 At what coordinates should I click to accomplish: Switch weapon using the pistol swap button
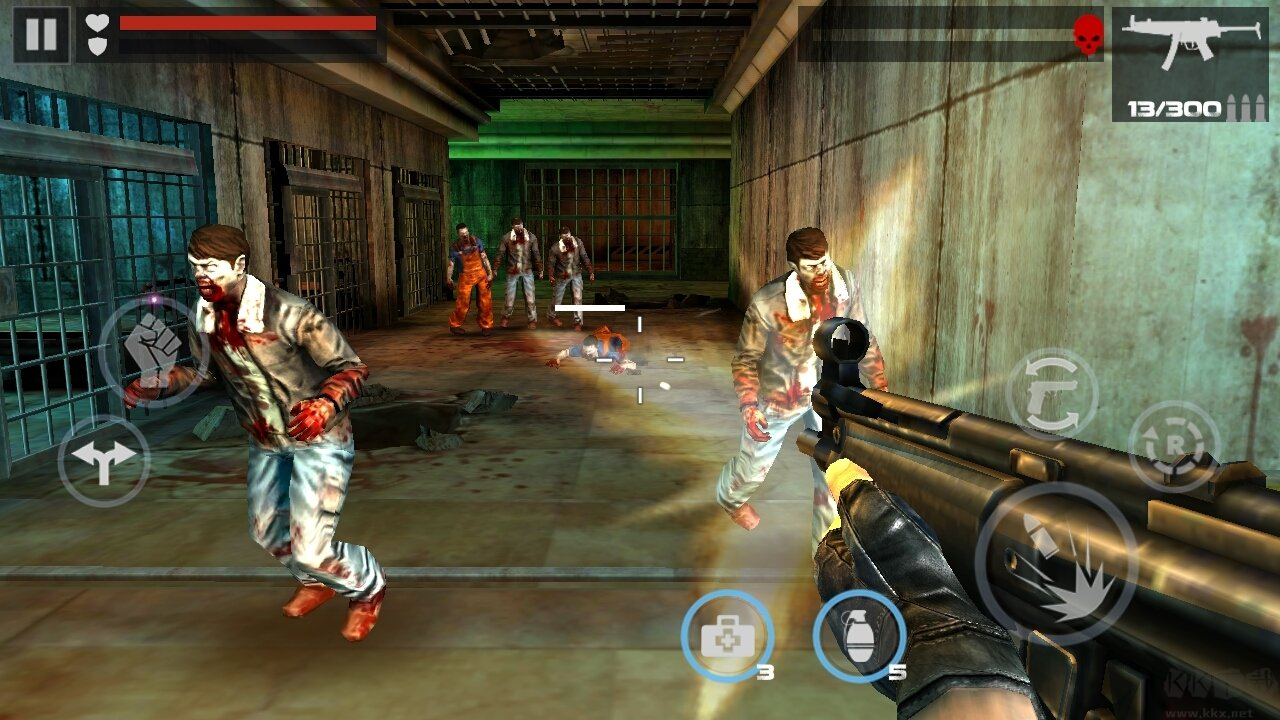coord(1051,393)
